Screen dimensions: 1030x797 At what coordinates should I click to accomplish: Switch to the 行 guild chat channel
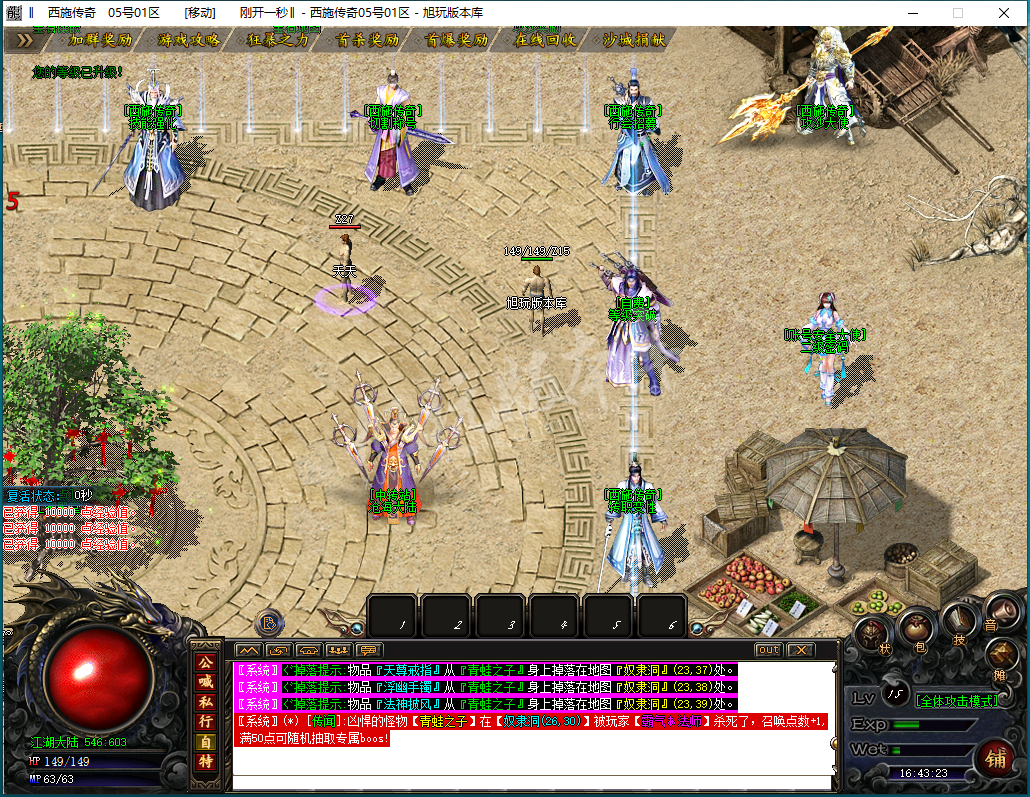pyautogui.click(x=205, y=722)
